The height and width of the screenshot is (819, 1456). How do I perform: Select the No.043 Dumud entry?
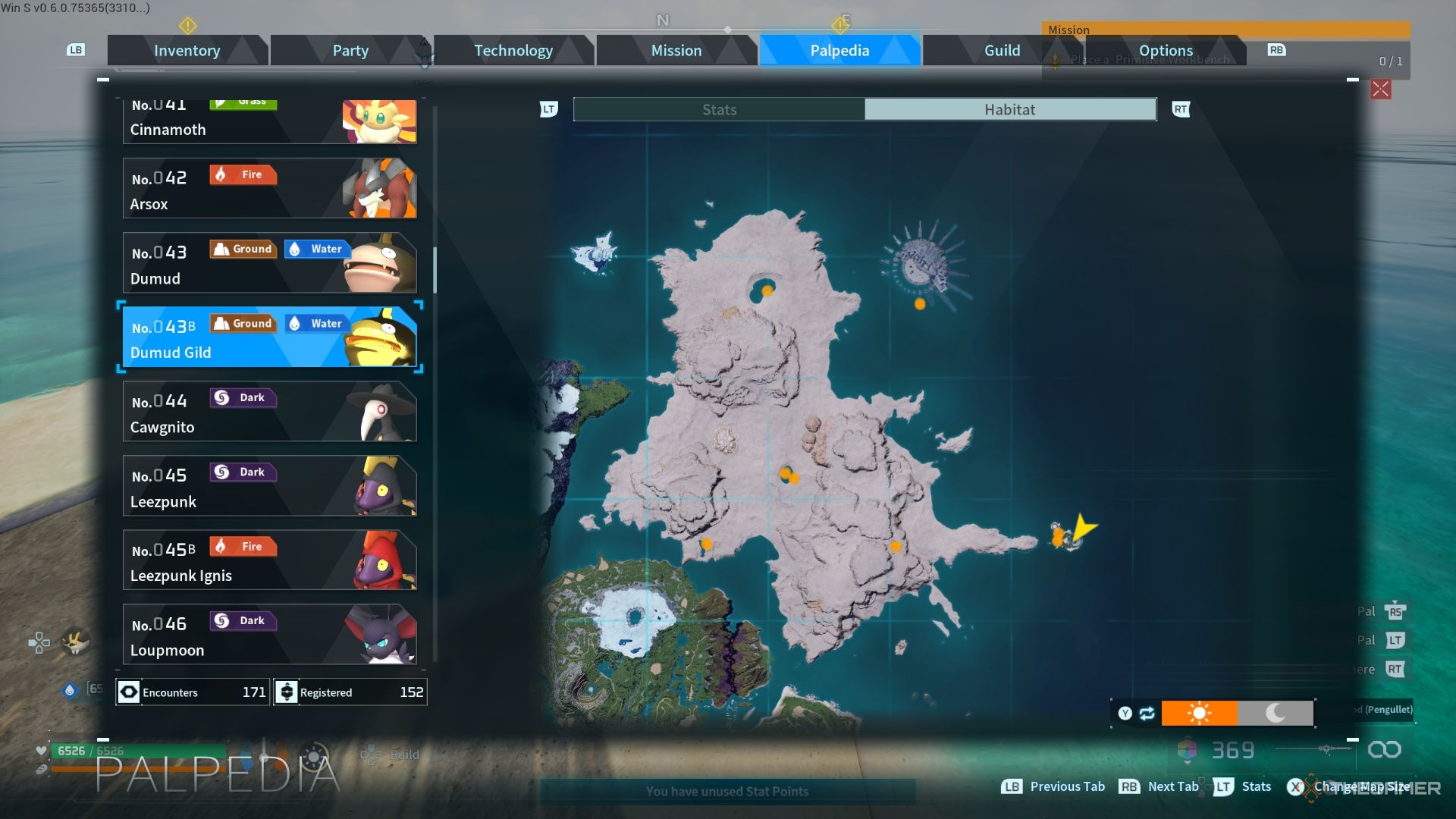(x=269, y=263)
